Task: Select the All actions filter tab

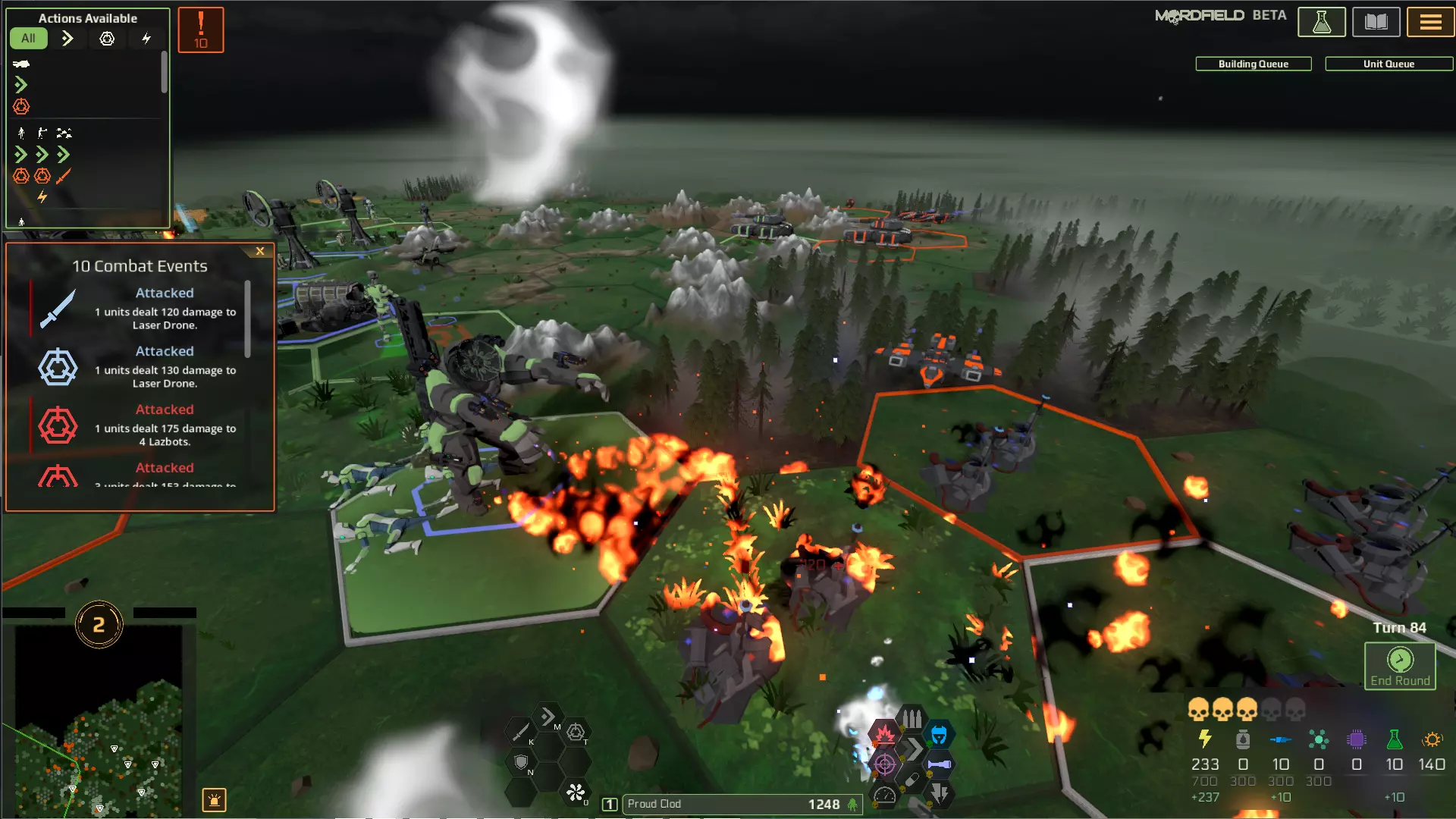Action: click(28, 38)
